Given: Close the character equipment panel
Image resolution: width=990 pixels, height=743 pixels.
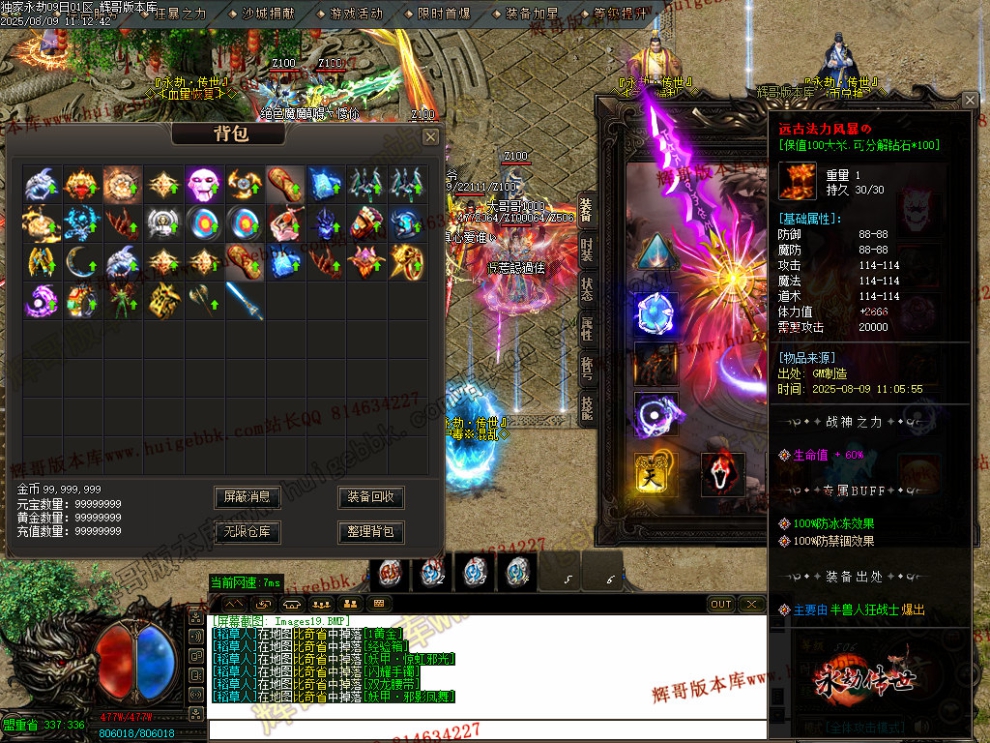Looking at the screenshot, I should click(969, 100).
